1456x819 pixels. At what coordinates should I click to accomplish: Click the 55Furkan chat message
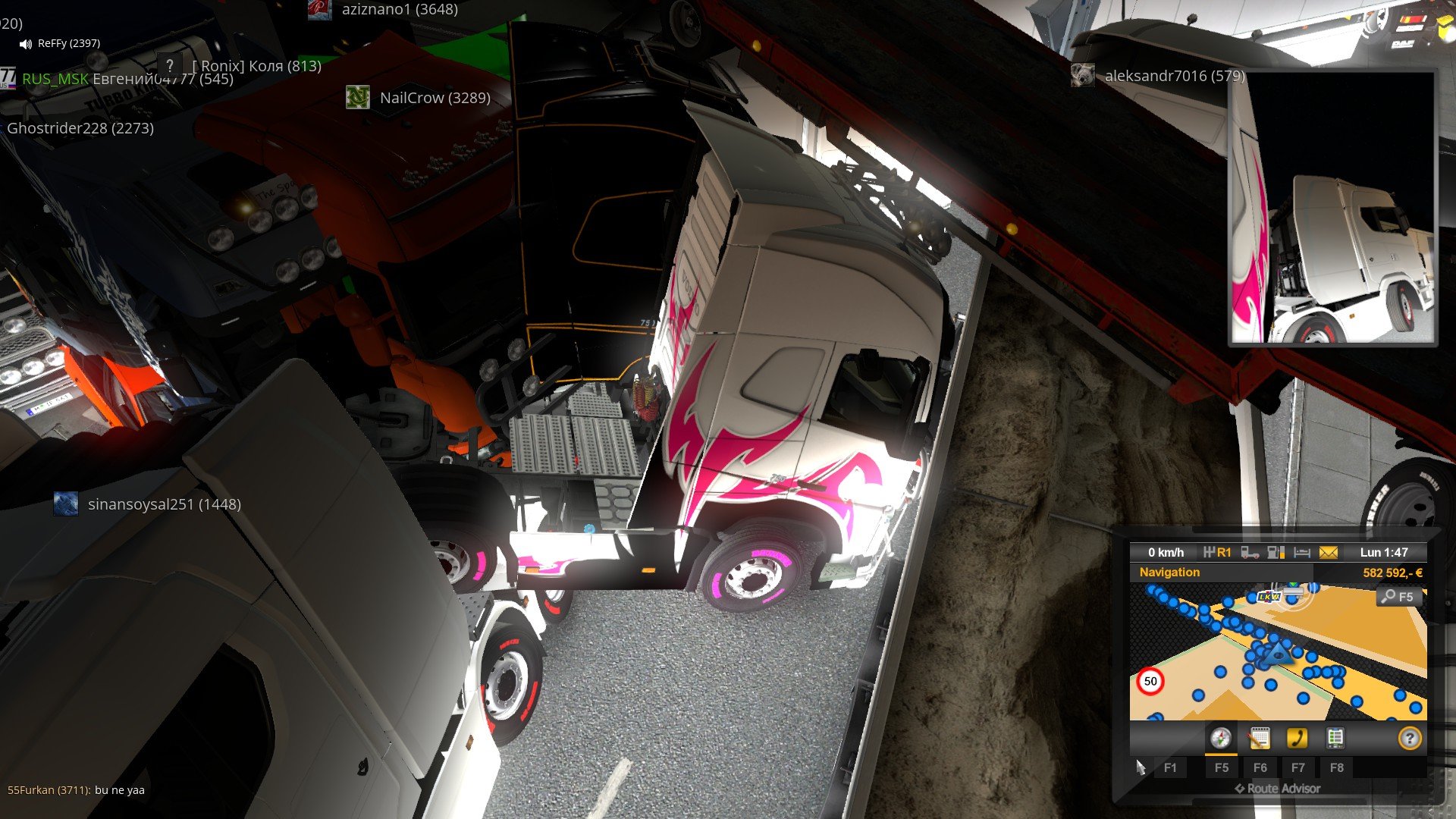click(x=76, y=790)
